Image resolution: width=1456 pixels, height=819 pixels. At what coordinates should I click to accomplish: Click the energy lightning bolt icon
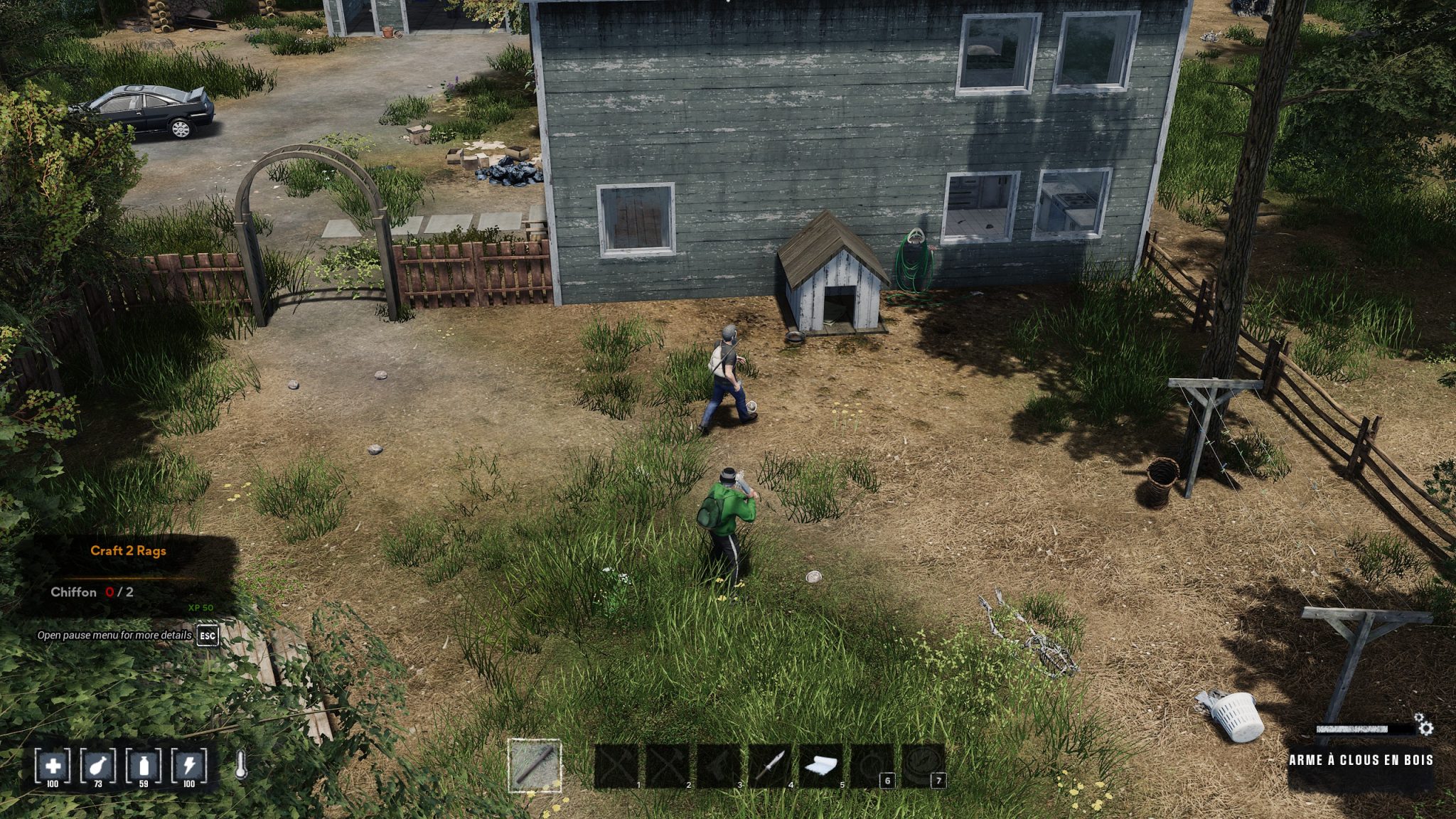(189, 766)
